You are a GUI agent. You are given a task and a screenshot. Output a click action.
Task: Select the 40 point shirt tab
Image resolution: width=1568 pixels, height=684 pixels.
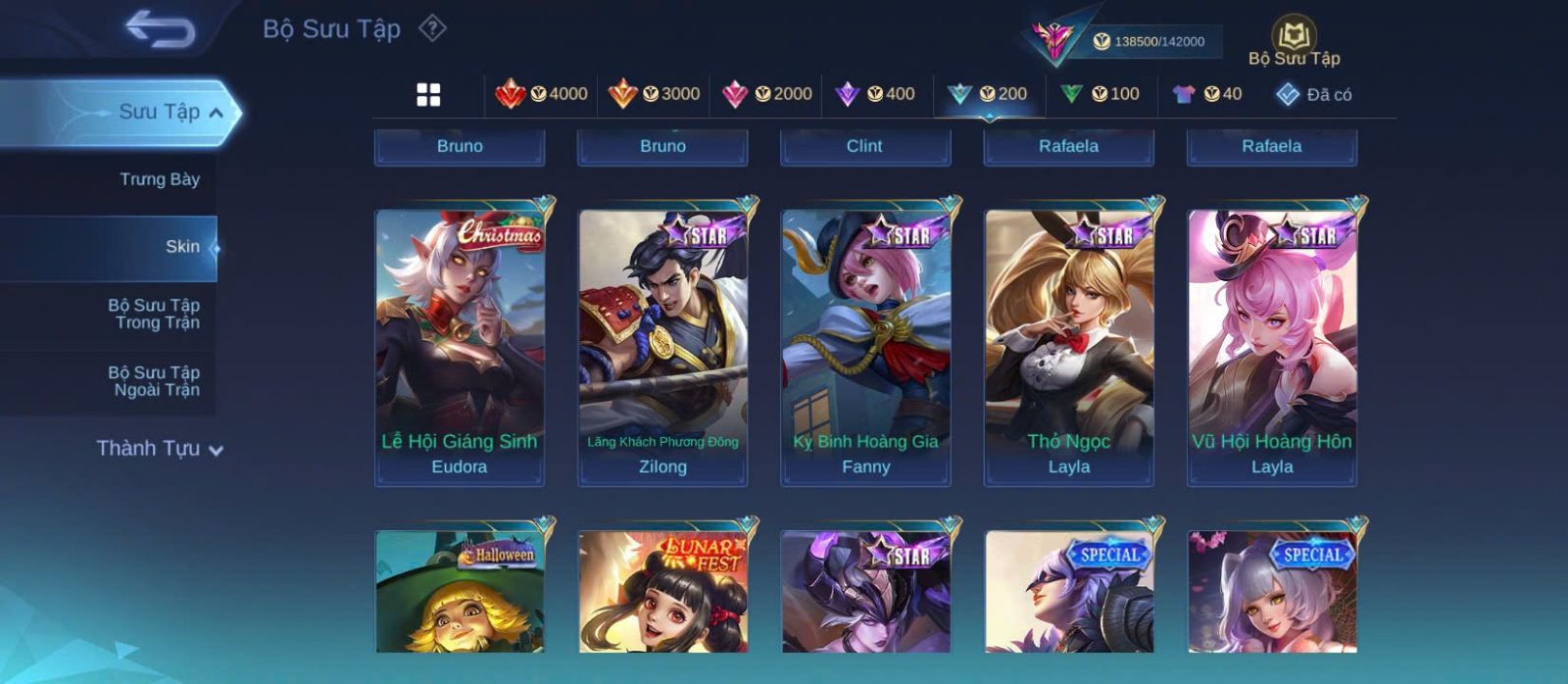1207,94
